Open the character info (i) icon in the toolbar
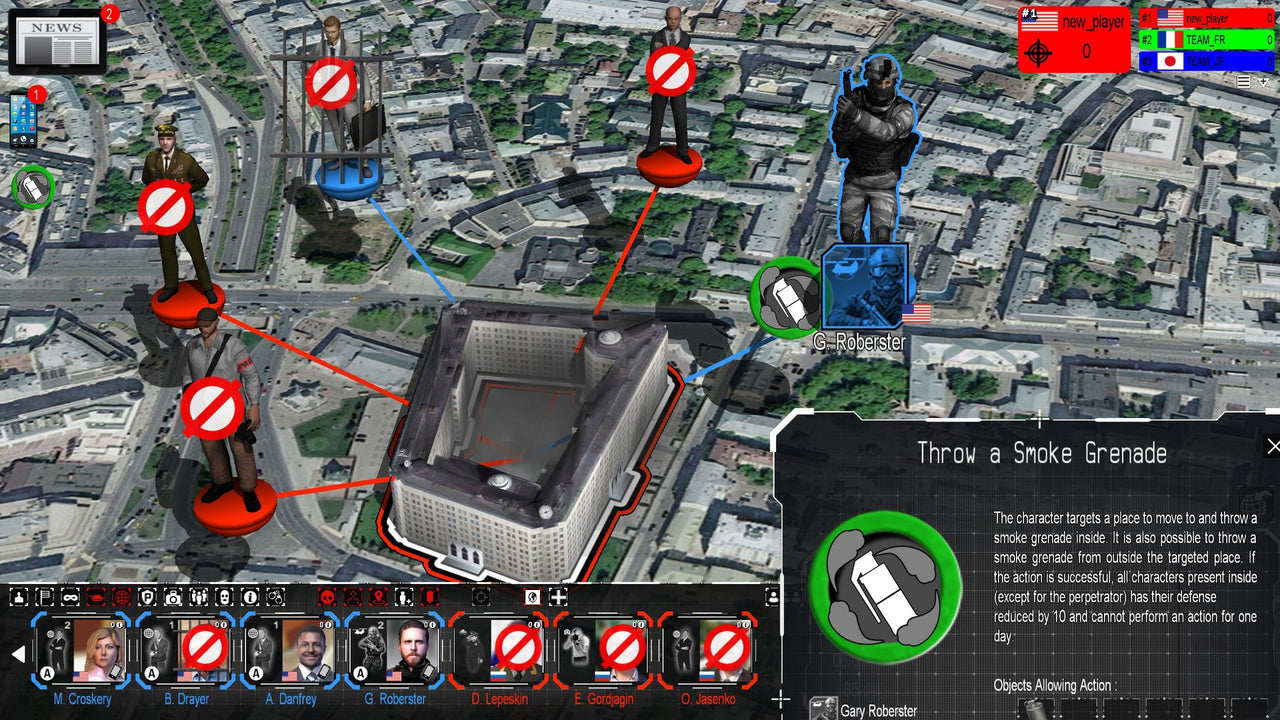 pyautogui.click(x=248, y=596)
